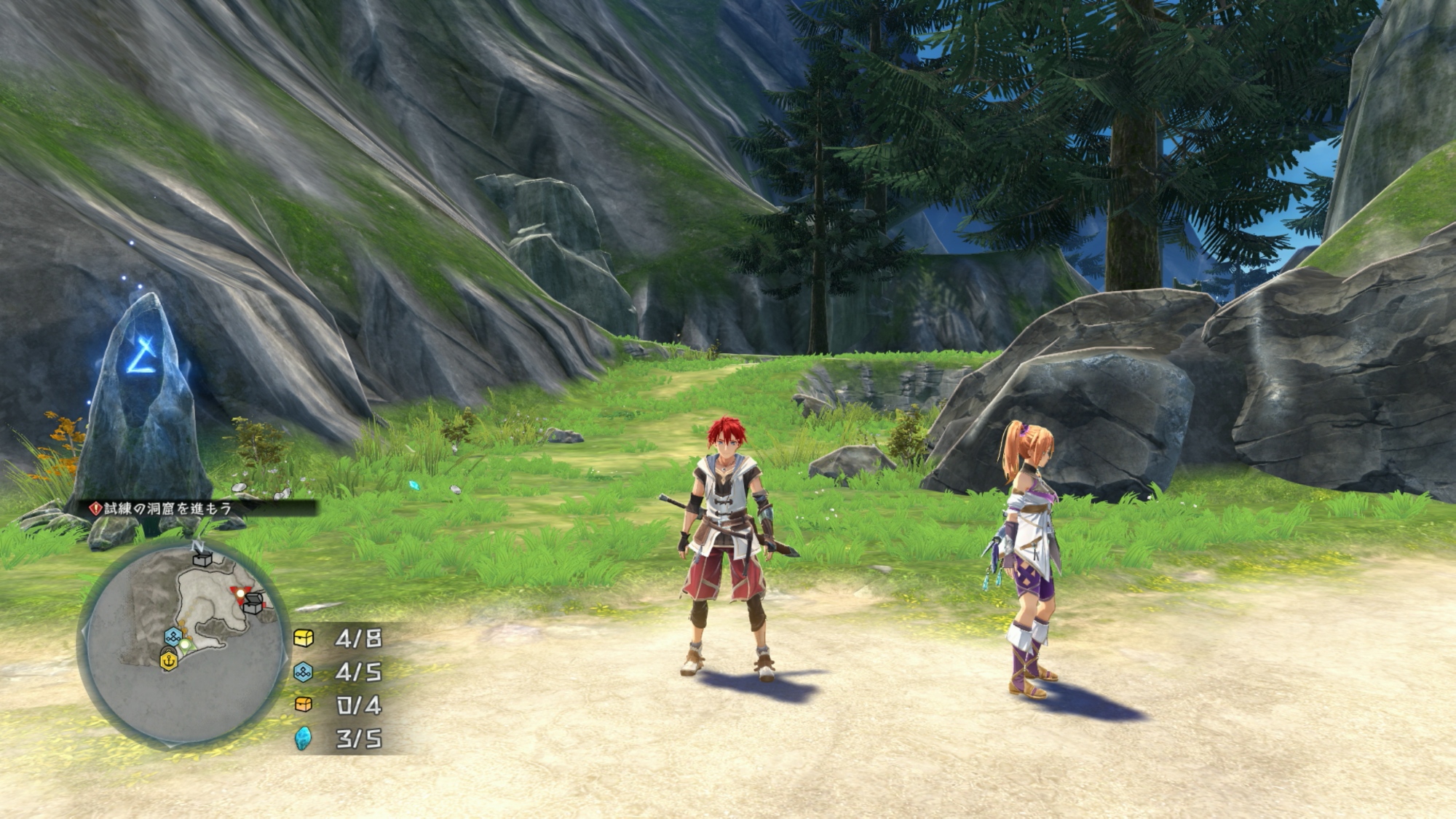Click the yellow treasure chest counter icon
The height and width of the screenshot is (819, 1456).
pos(304,638)
